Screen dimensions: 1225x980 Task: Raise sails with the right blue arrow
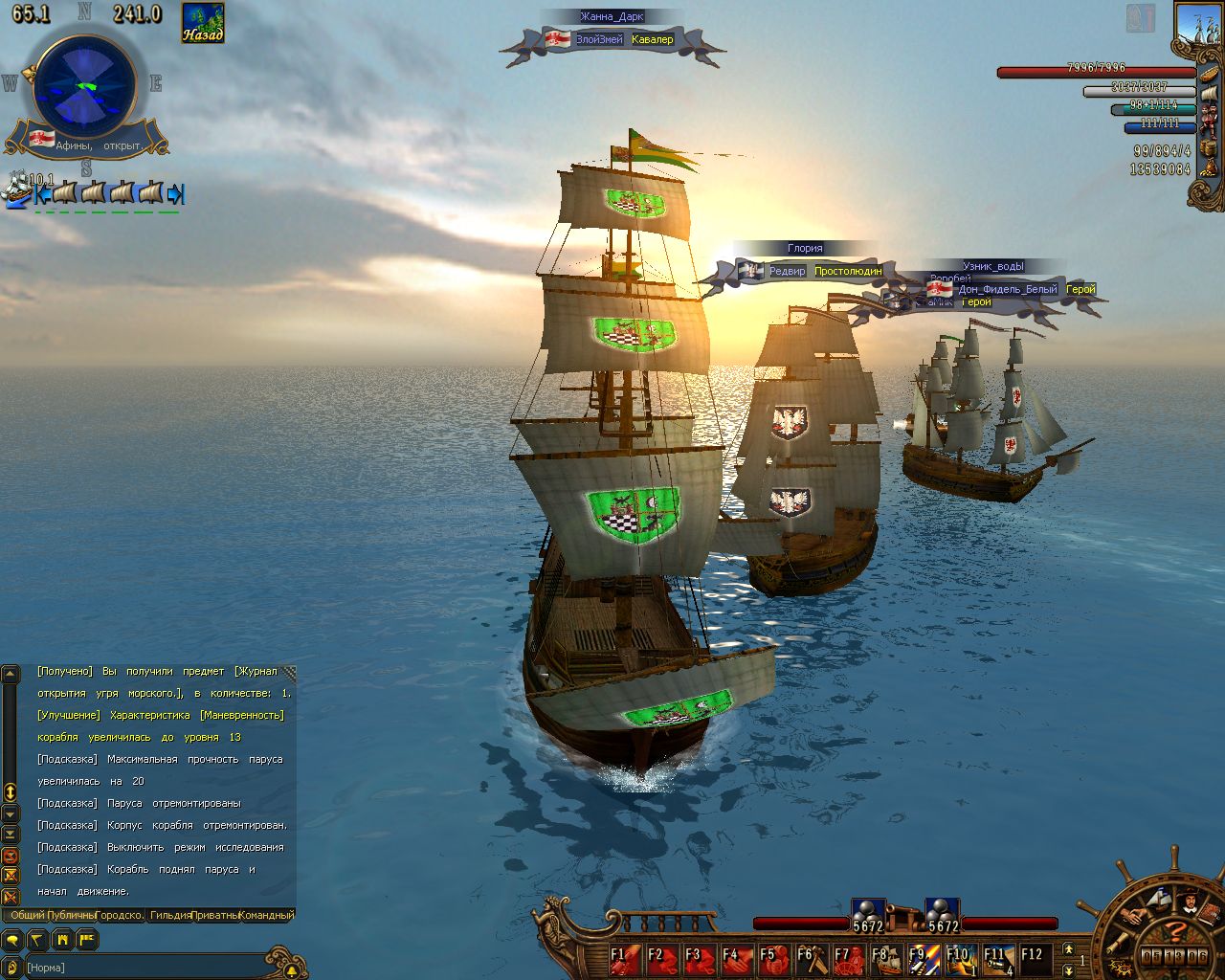(175, 194)
